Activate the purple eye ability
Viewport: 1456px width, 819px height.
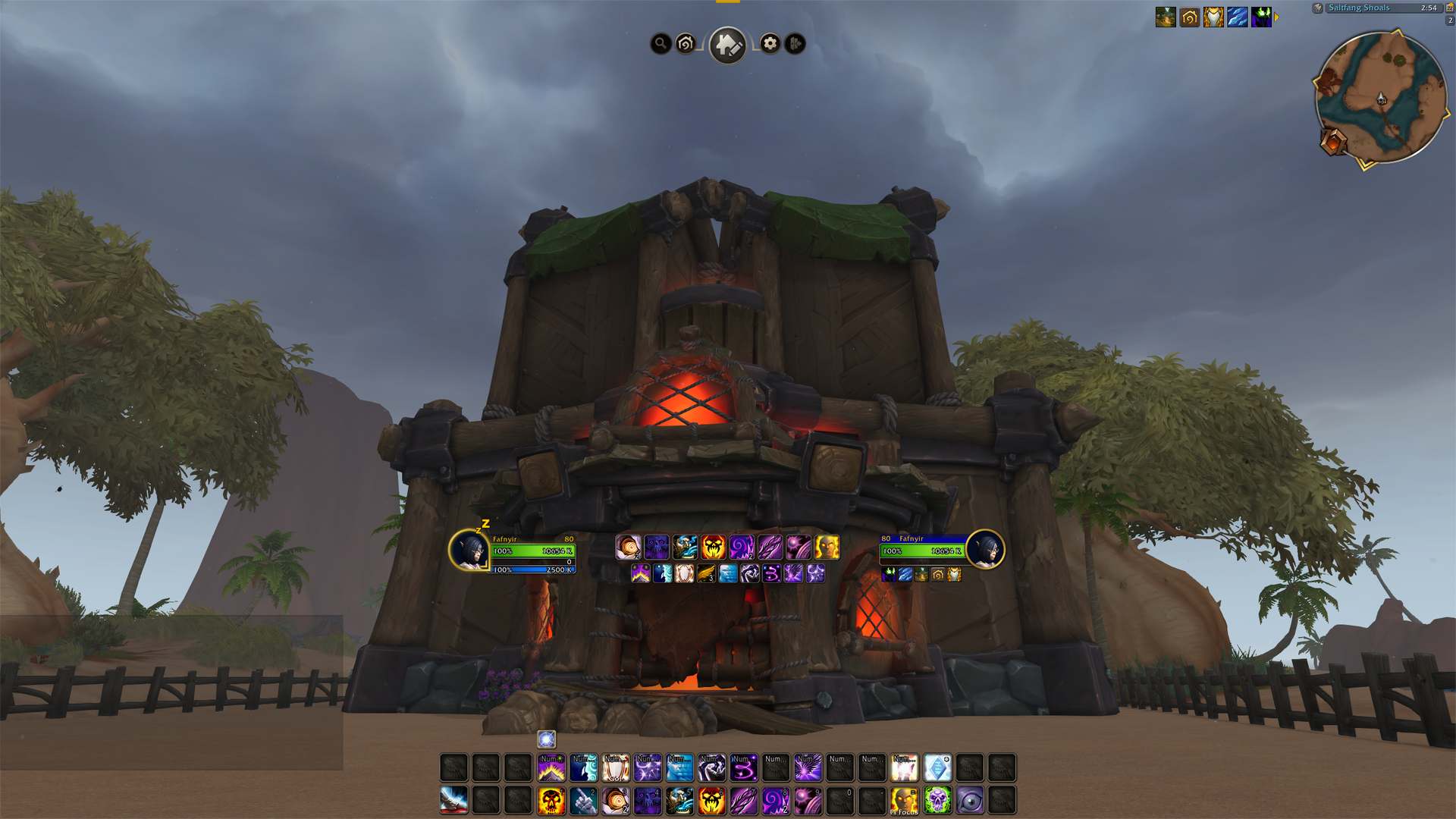coord(970,800)
